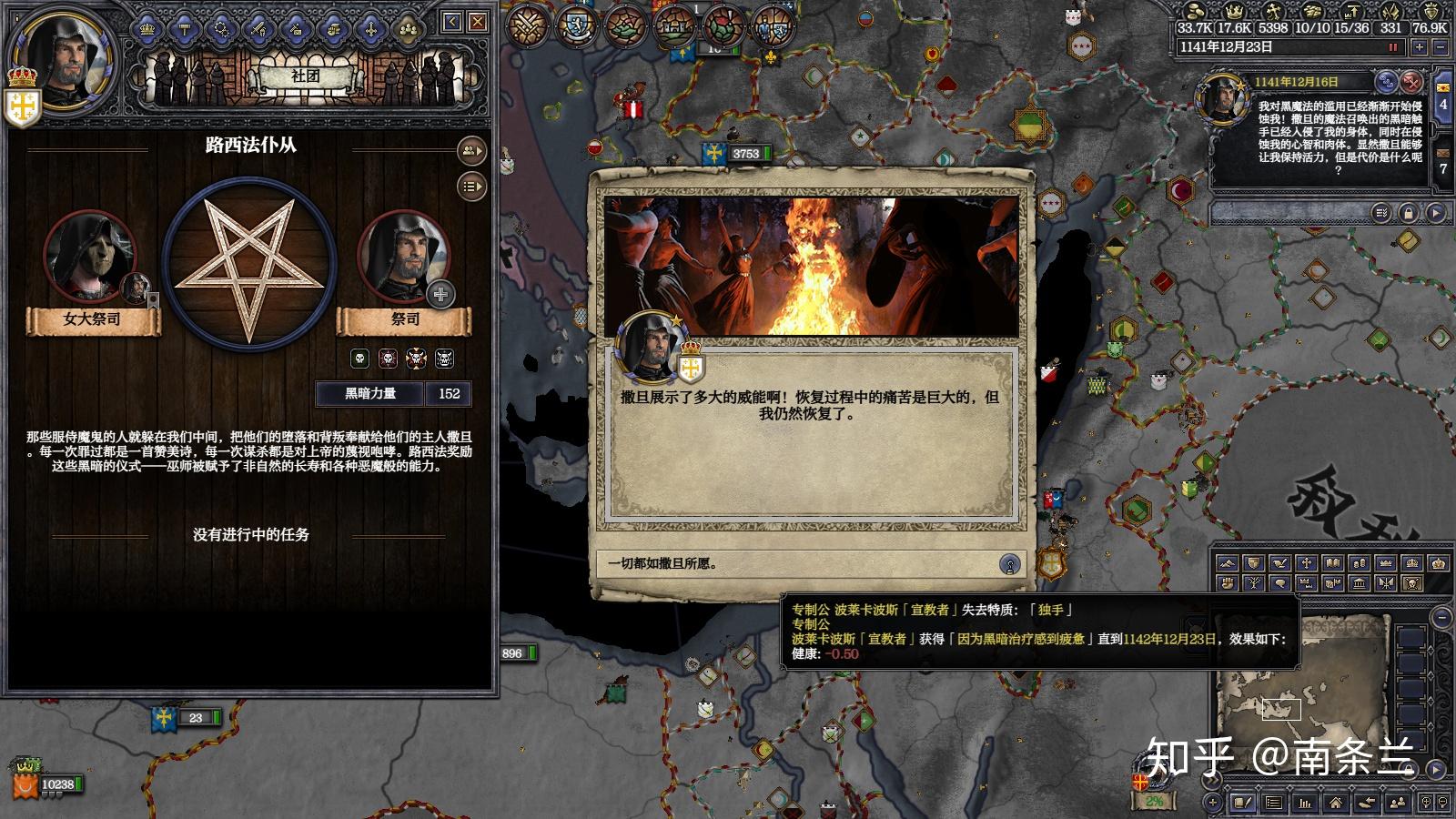Select the religion cross map mode
Screen dimensions: 1456x819
click(1306, 563)
